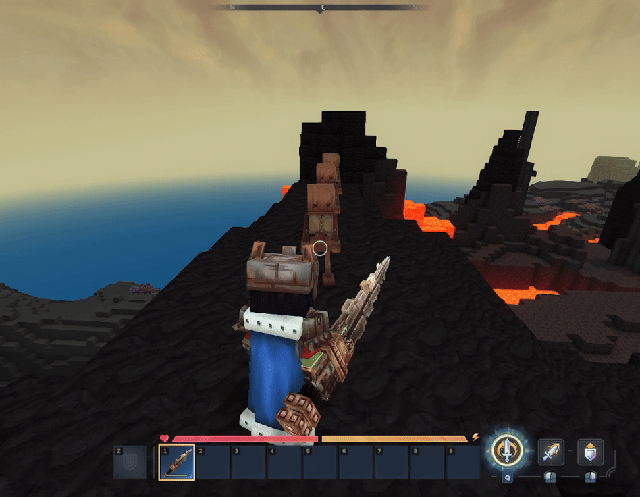Click the compass bar at top
Image resolution: width=640 pixels, height=497 pixels.
pyautogui.click(x=321, y=8)
